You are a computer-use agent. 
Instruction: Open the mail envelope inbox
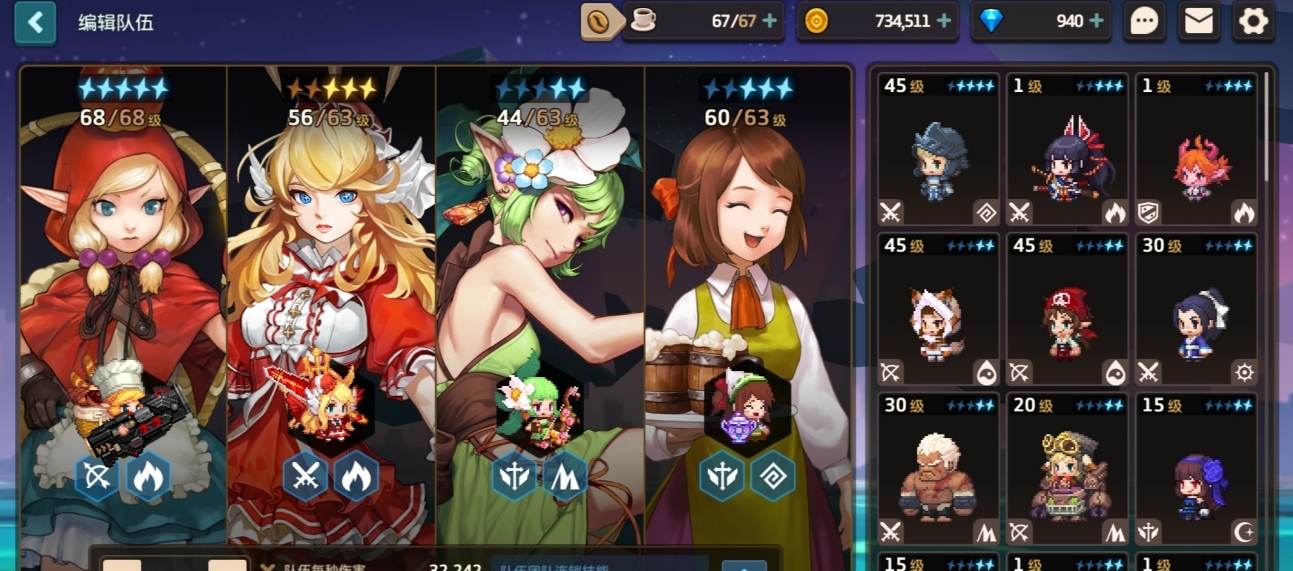pyautogui.click(x=1198, y=21)
